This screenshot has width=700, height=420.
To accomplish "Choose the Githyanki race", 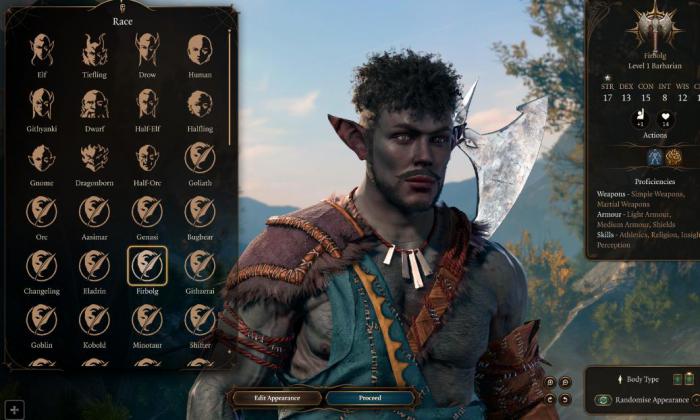I will (x=41, y=103).
